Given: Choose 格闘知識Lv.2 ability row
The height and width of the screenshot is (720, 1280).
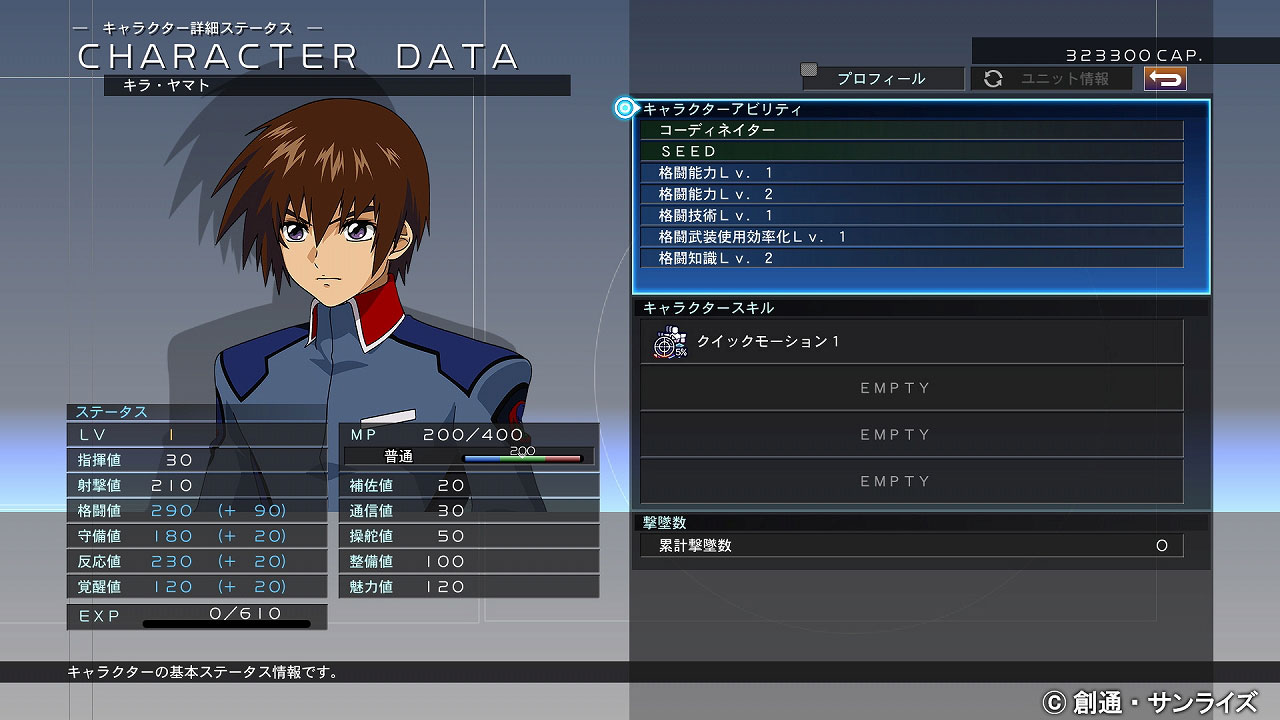Looking at the screenshot, I should tap(911, 258).
